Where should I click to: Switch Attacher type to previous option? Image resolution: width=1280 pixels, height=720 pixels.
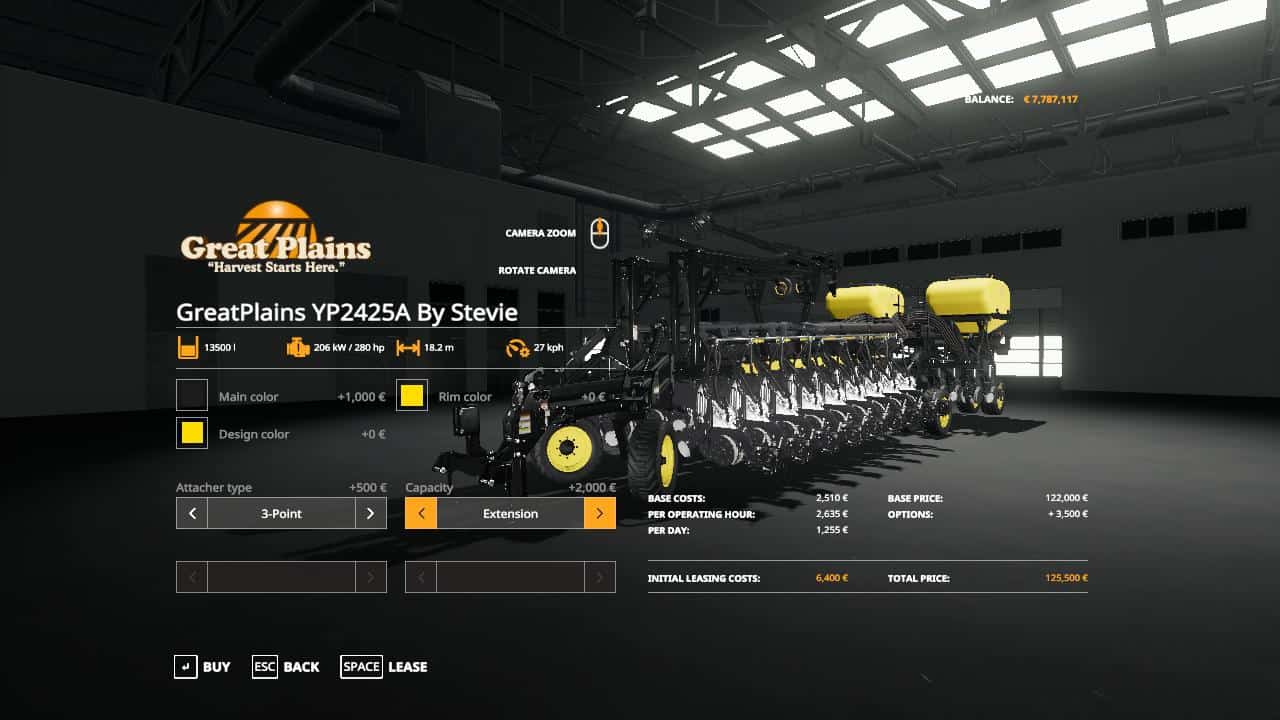pos(192,513)
